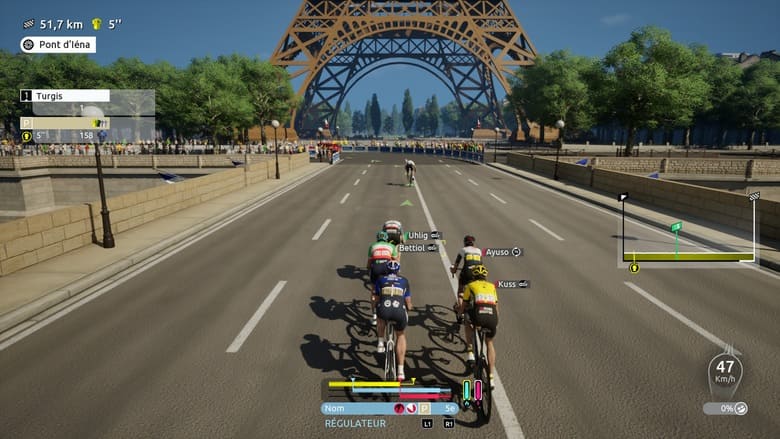Image resolution: width=780 pixels, height=439 pixels.
Task: Select the RÉGULATEUR pace mode label
Action: (355, 424)
